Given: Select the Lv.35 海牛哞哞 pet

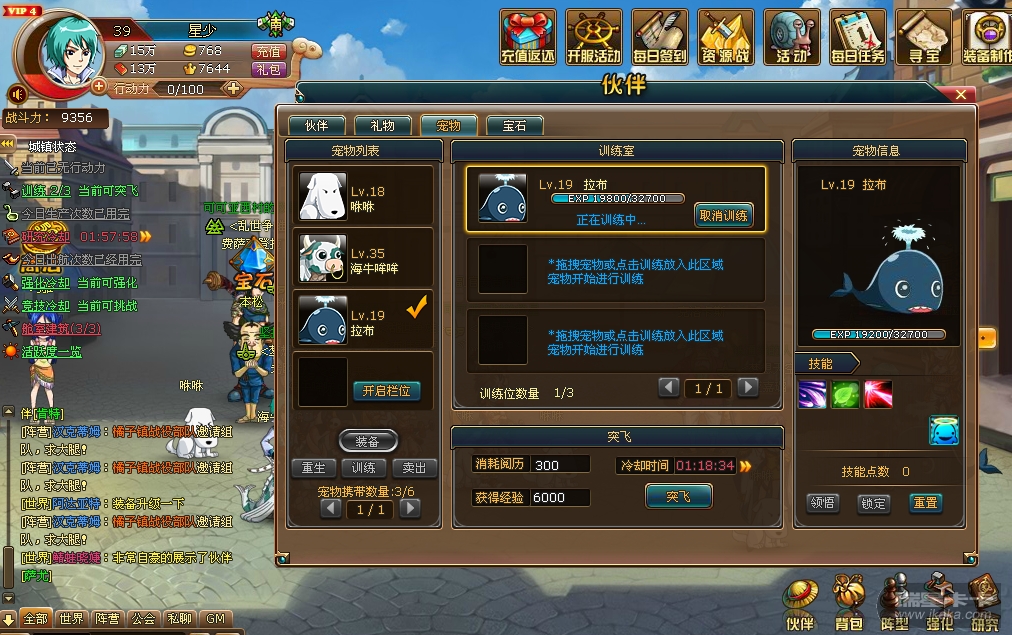Looking at the screenshot, I should [364, 258].
